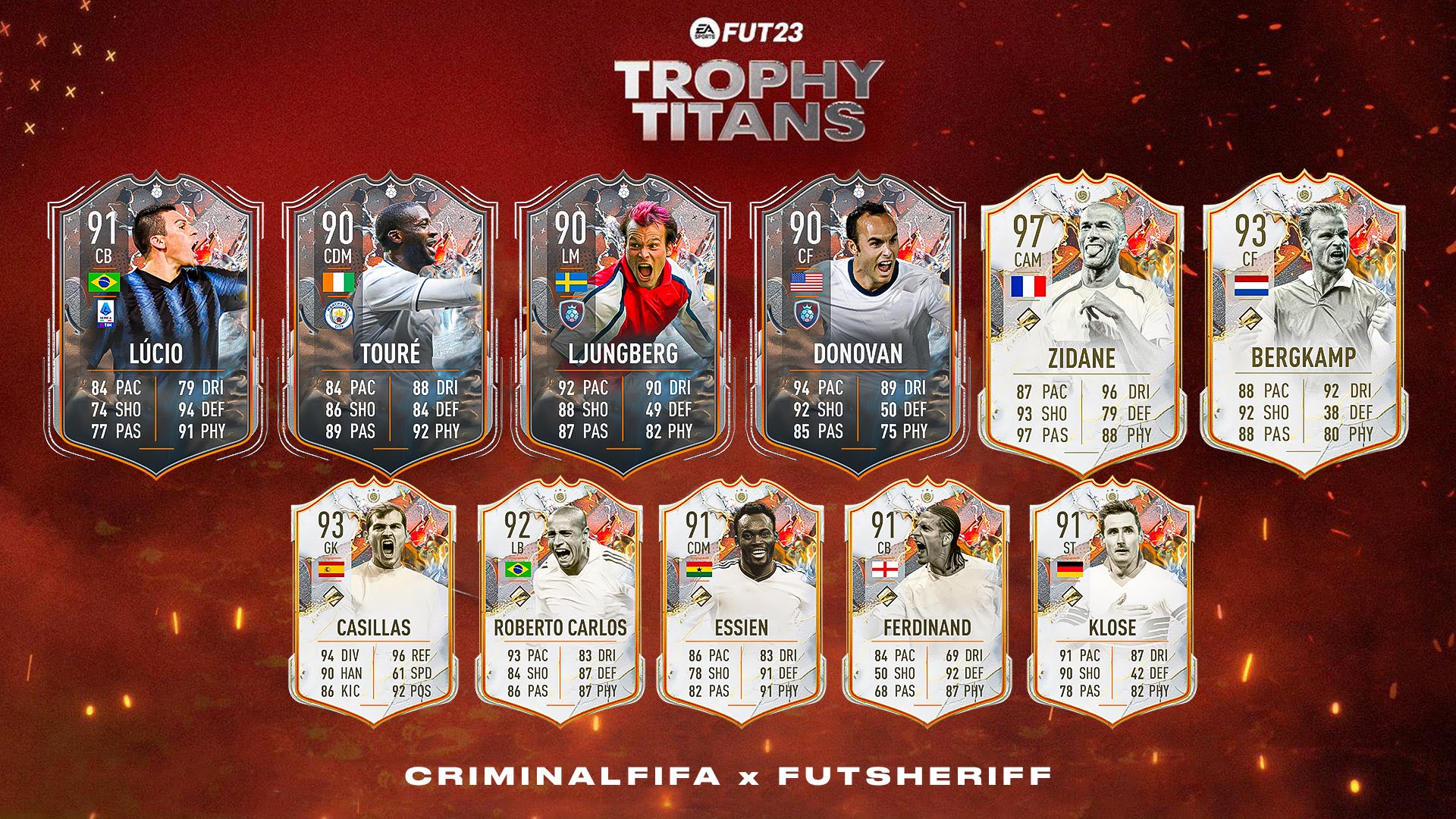Viewport: 1456px width, 819px height.
Task: Select the Donovan 90 CF card
Action: tap(857, 326)
